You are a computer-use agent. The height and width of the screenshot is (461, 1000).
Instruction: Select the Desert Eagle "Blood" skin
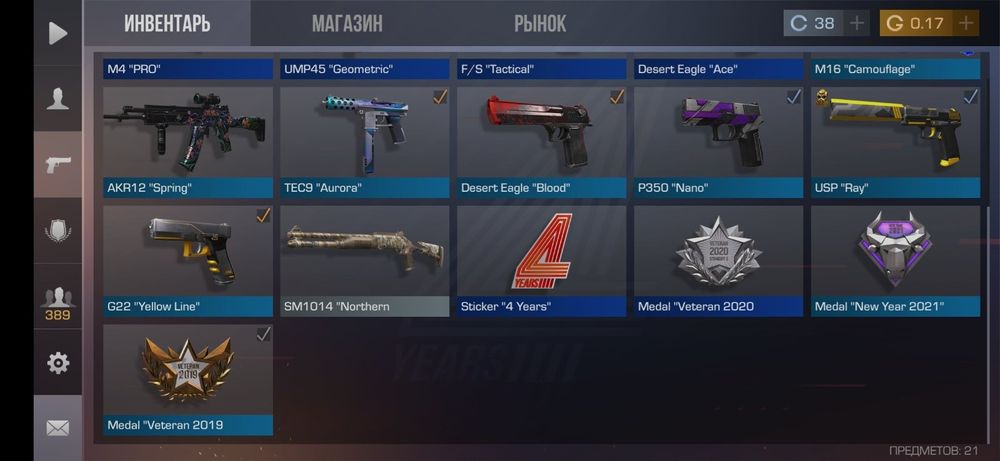[541, 141]
